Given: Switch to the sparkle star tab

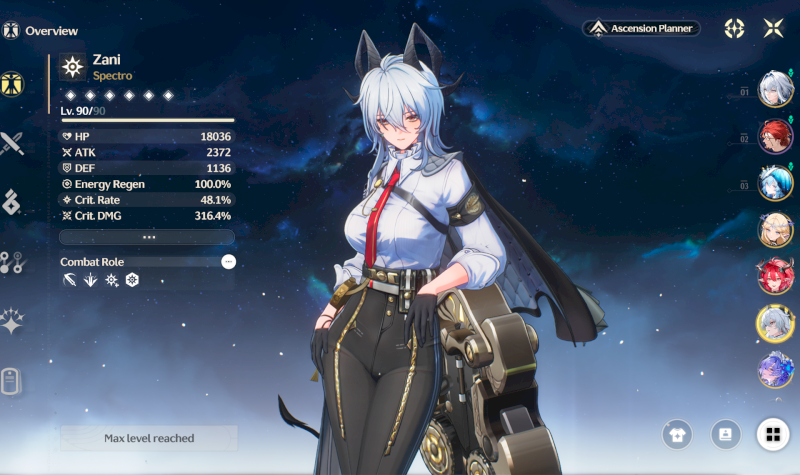Looking at the screenshot, I should (x=12, y=321).
